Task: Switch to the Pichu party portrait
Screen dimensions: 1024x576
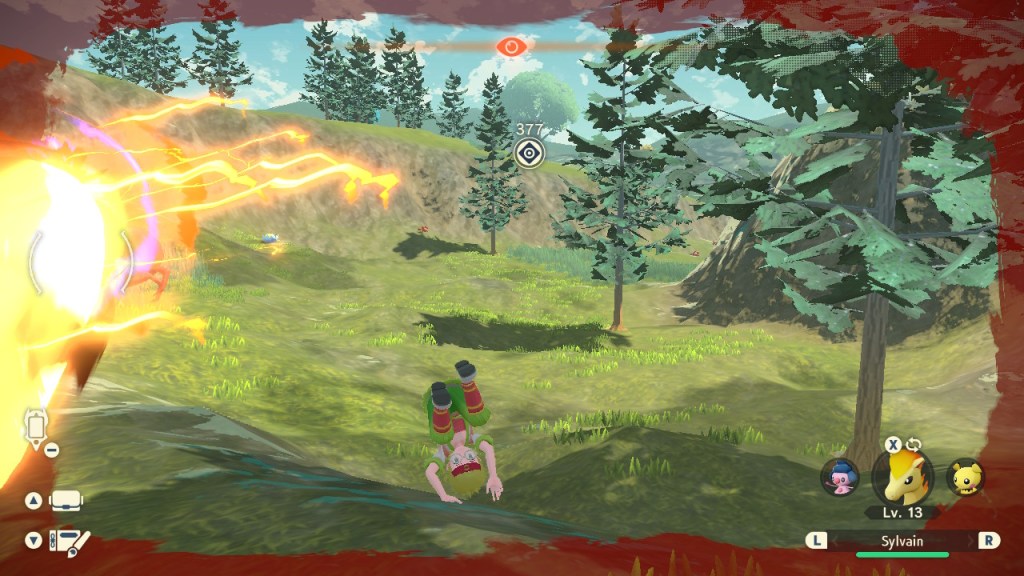Action: (965, 477)
